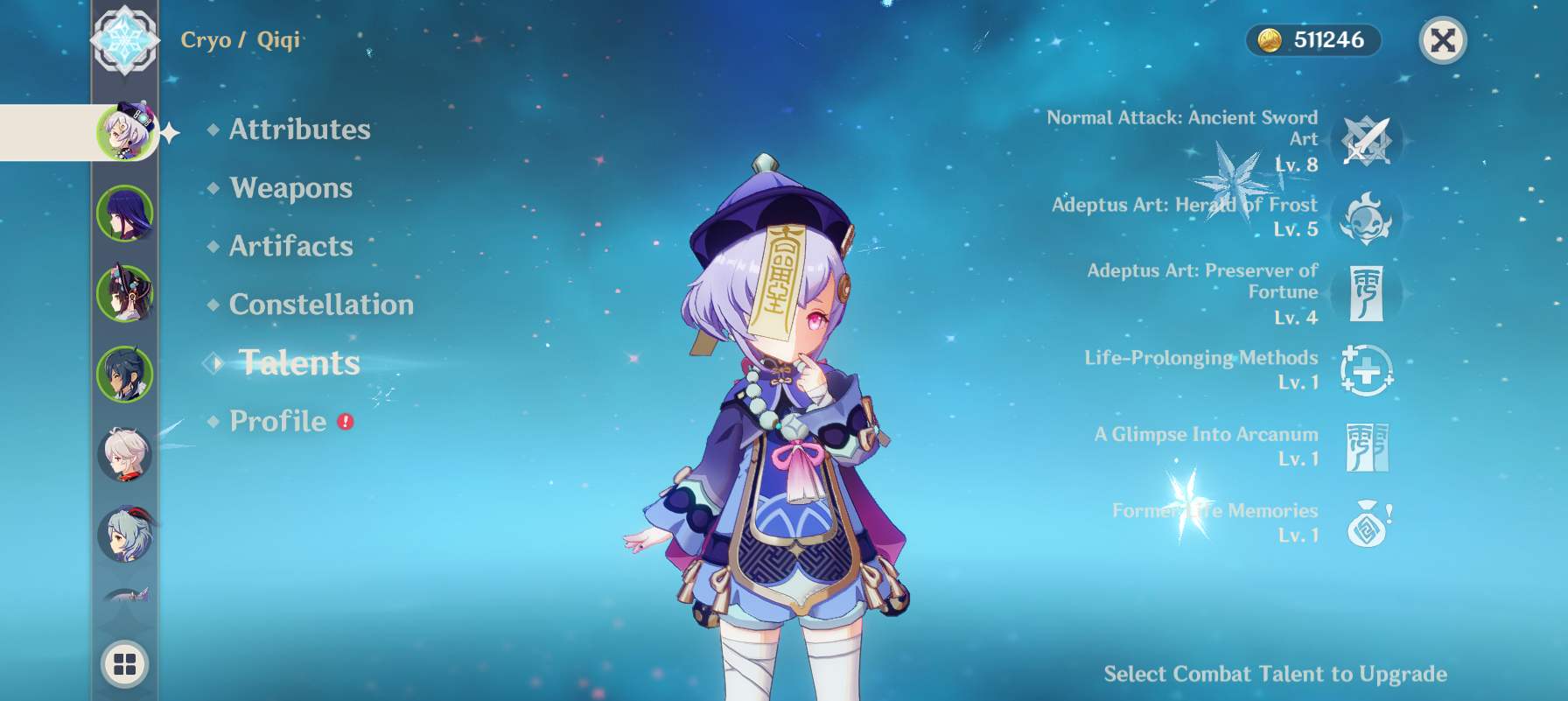Viewport: 1568px width, 701px height.
Task: Open the Profile section with notification badge
Action: [280, 421]
